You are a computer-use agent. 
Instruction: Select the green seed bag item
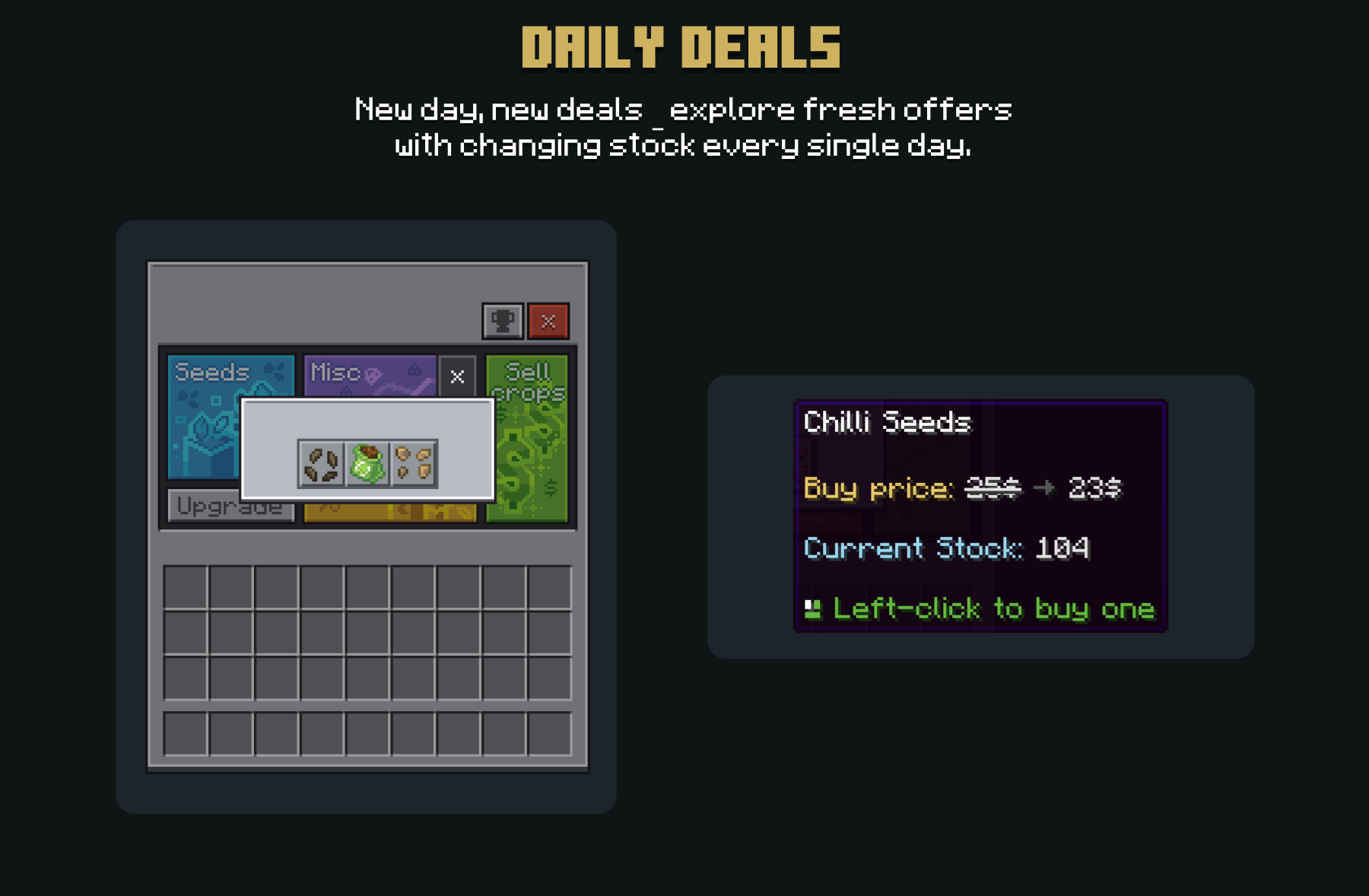(x=367, y=464)
